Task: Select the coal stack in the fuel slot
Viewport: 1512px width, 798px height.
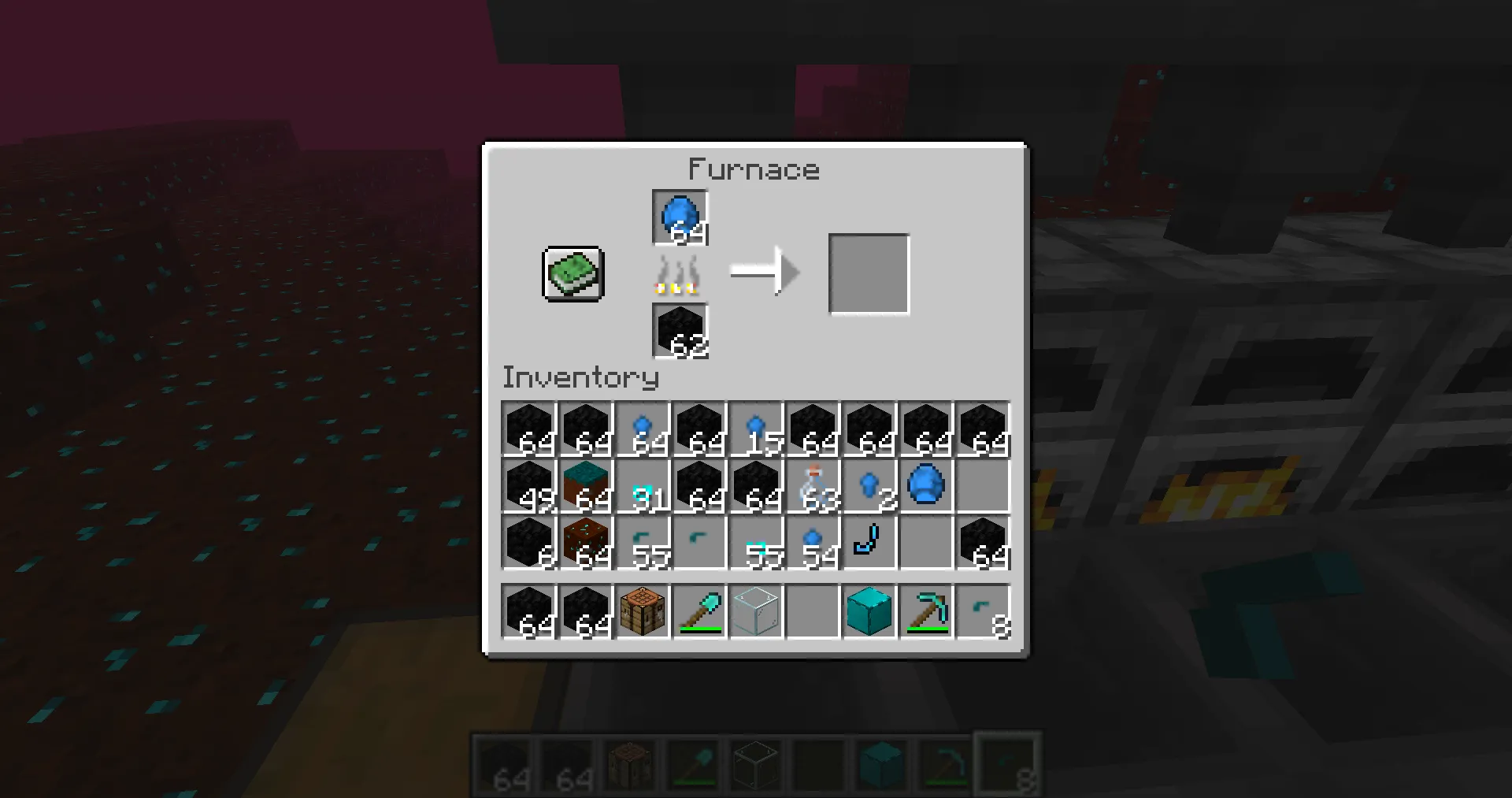Action: pyautogui.click(x=680, y=330)
